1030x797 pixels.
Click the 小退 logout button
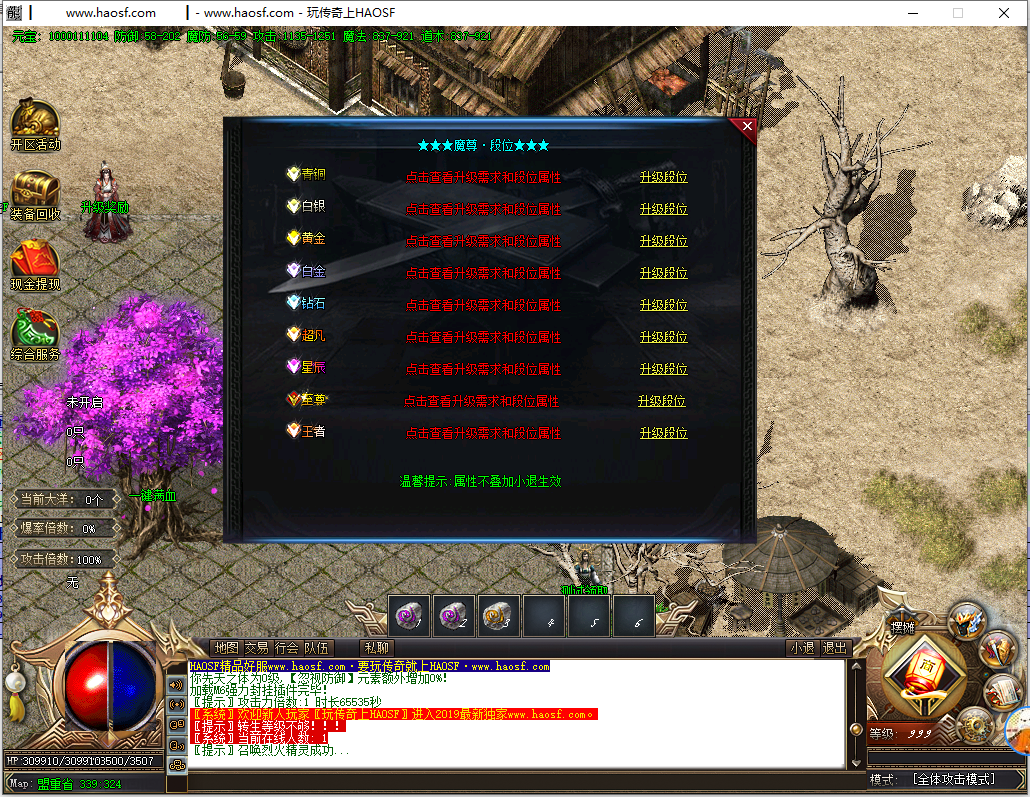[801, 648]
